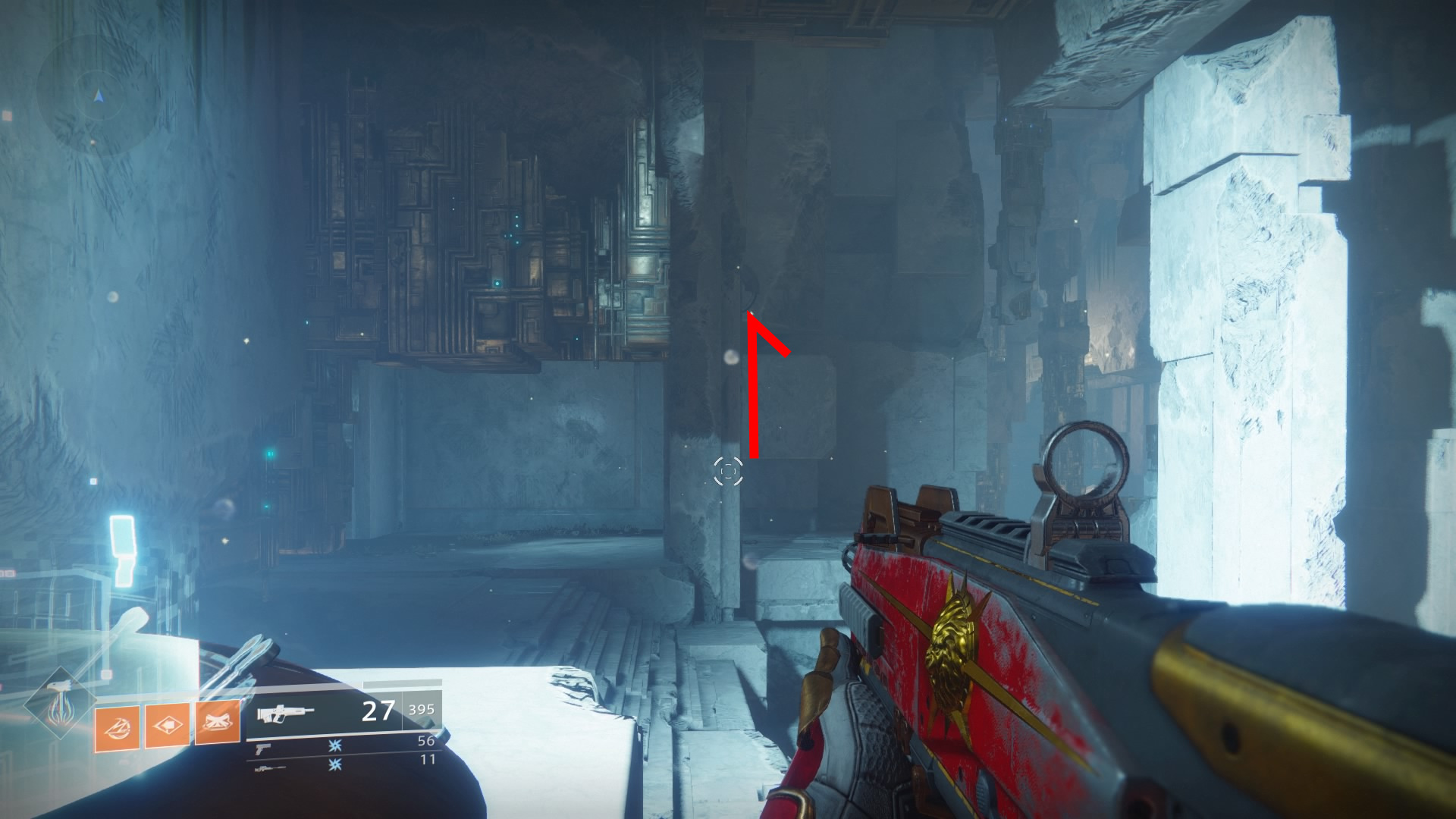The height and width of the screenshot is (819, 1456).
Task: Activate the diamond-shaped super ability icon
Action: click(58, 705)
